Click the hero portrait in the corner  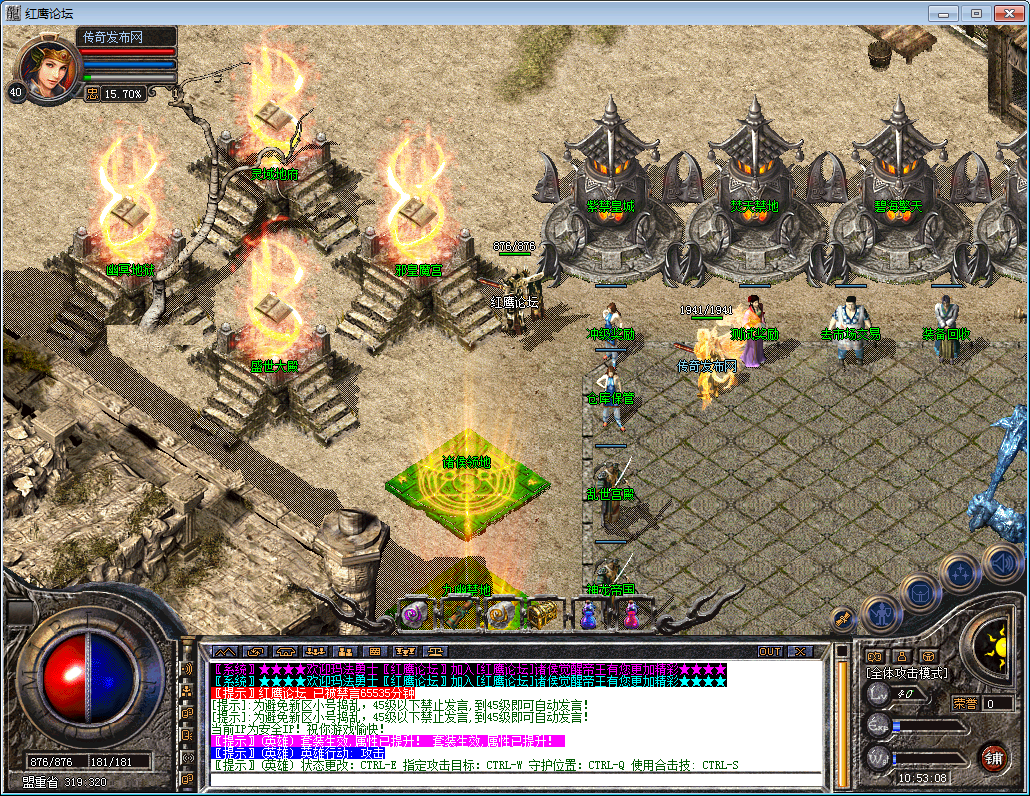click(x=44, y=67)
